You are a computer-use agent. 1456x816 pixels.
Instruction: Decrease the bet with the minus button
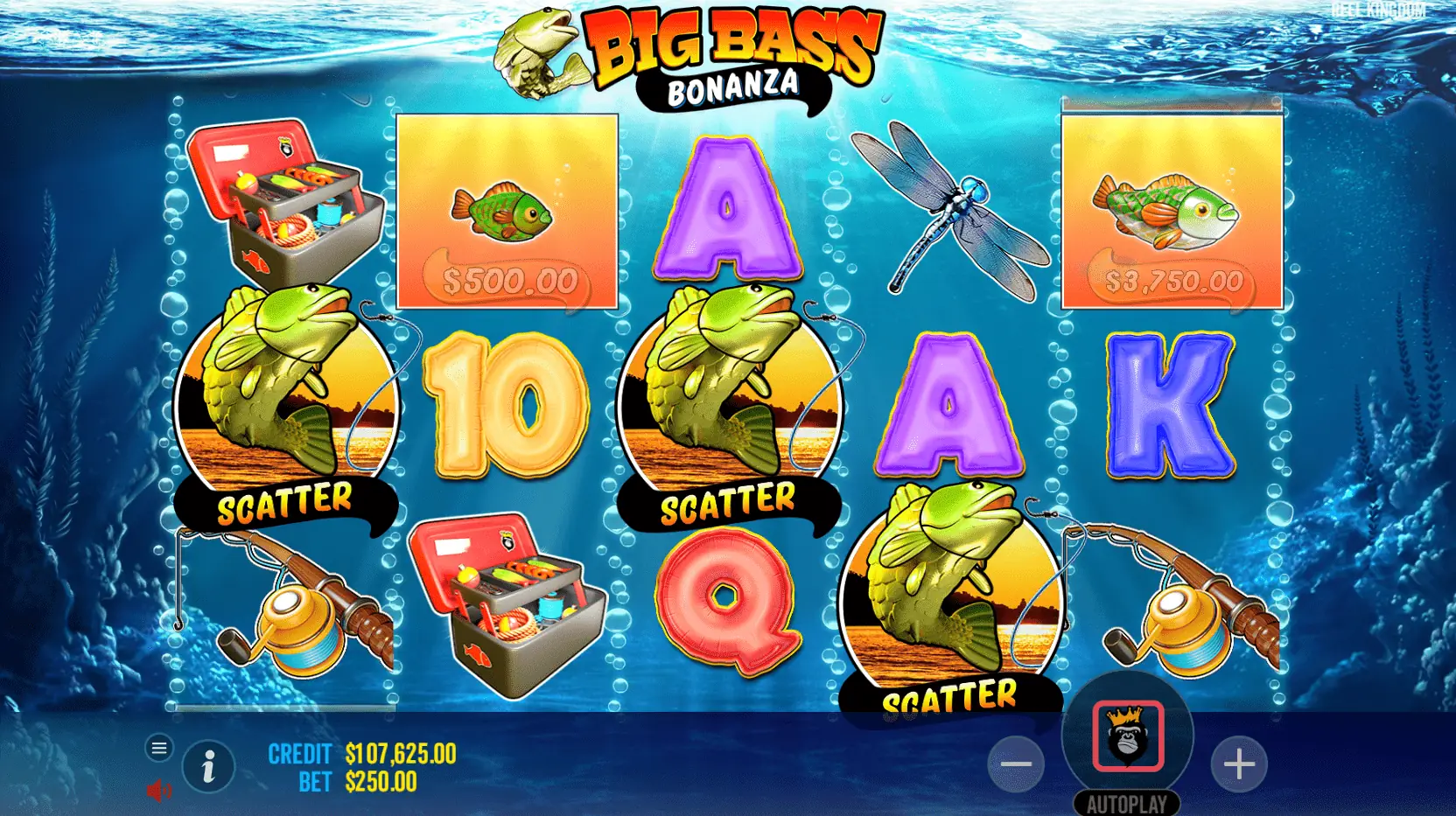(1016, 764)
